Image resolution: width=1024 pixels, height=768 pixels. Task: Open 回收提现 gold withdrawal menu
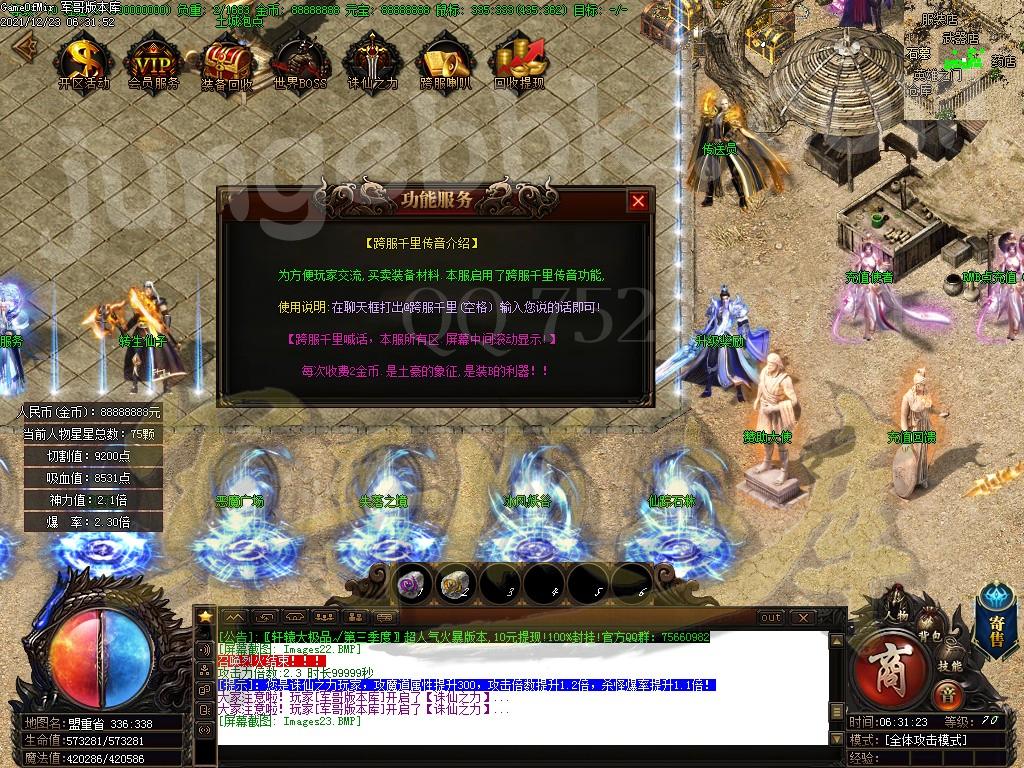click(519, 62)
